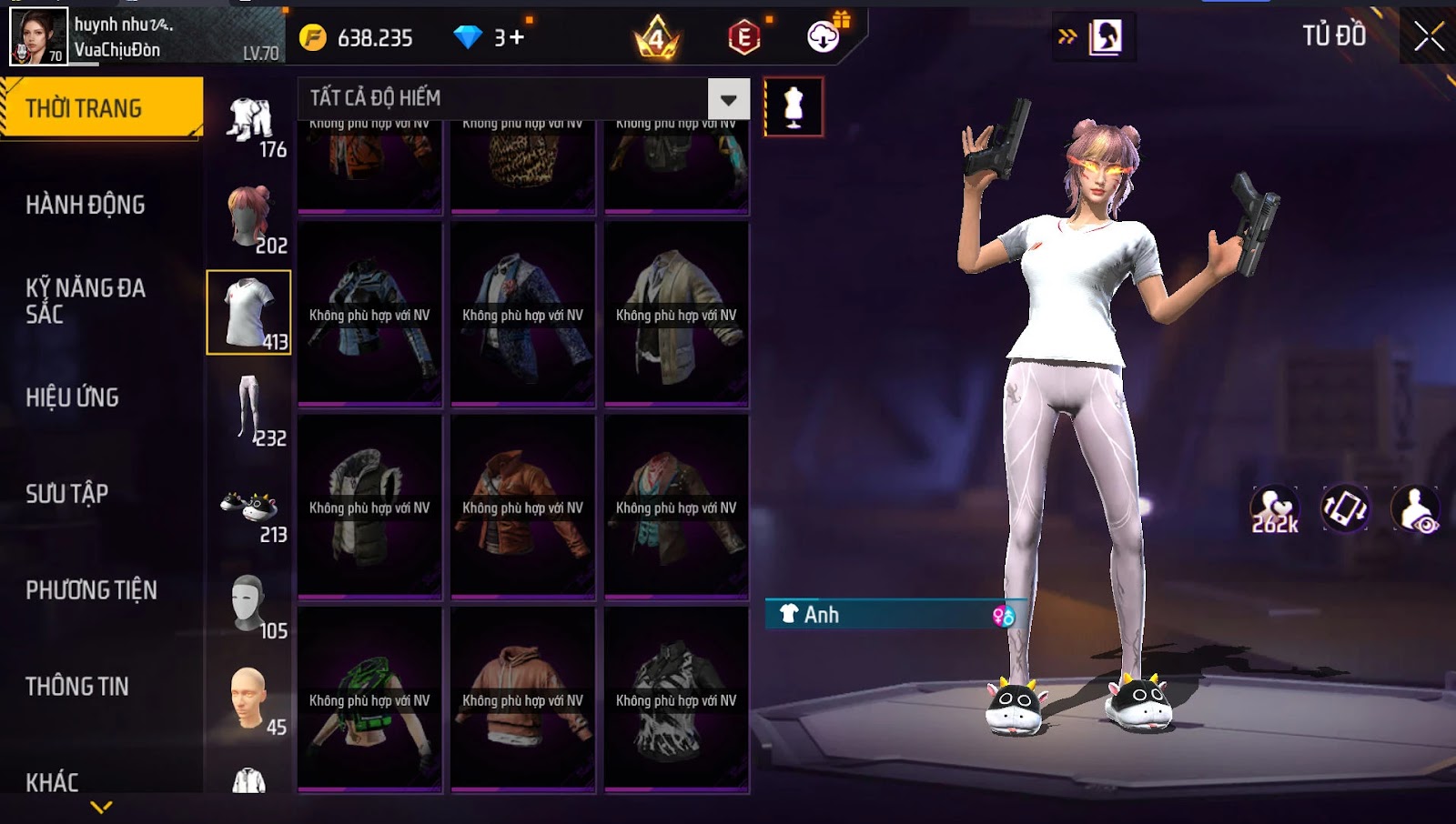This screenshot has width=1456, height=824.
Task: Switch to the Hành Động tab
Action: pyautogui.click(x=86, y=205)
